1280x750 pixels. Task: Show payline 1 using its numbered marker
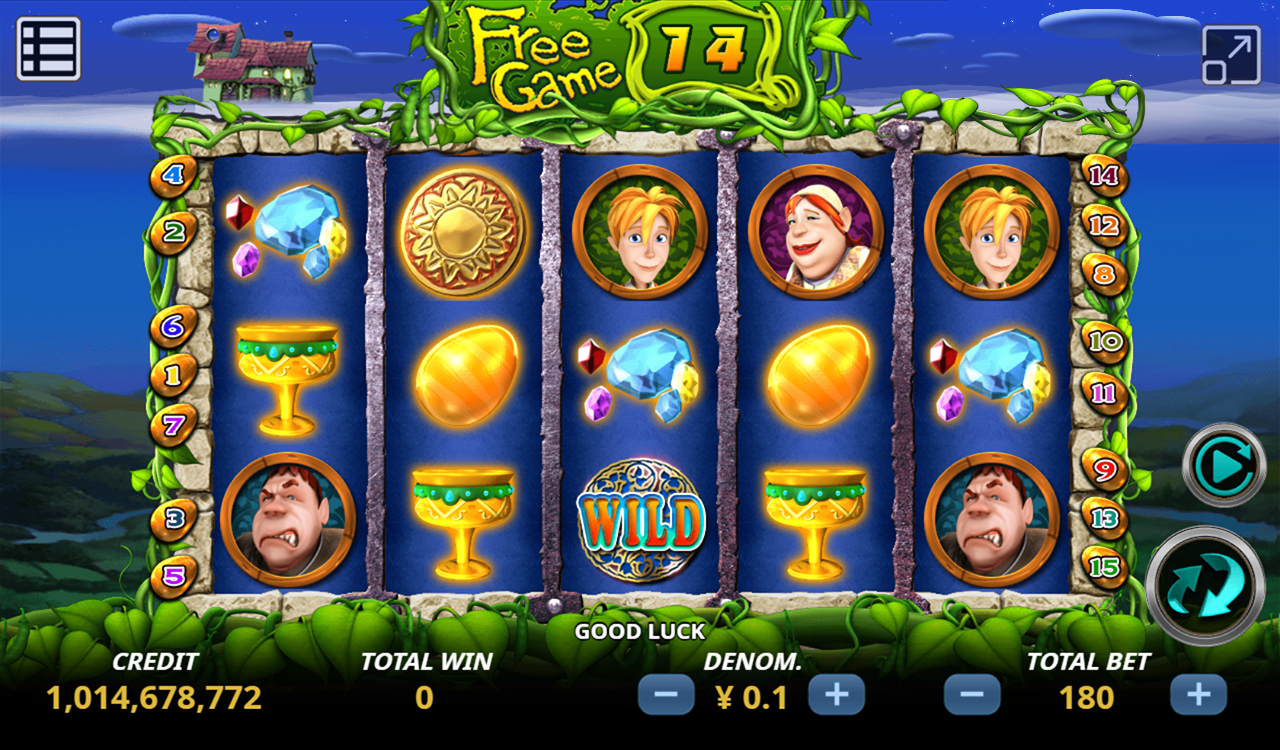174,377
